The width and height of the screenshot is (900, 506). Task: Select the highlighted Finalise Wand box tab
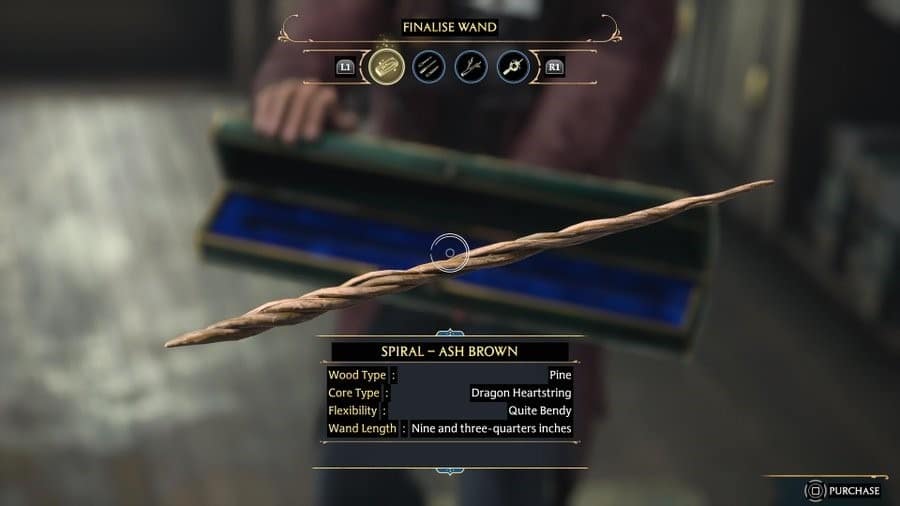(385, 67)
